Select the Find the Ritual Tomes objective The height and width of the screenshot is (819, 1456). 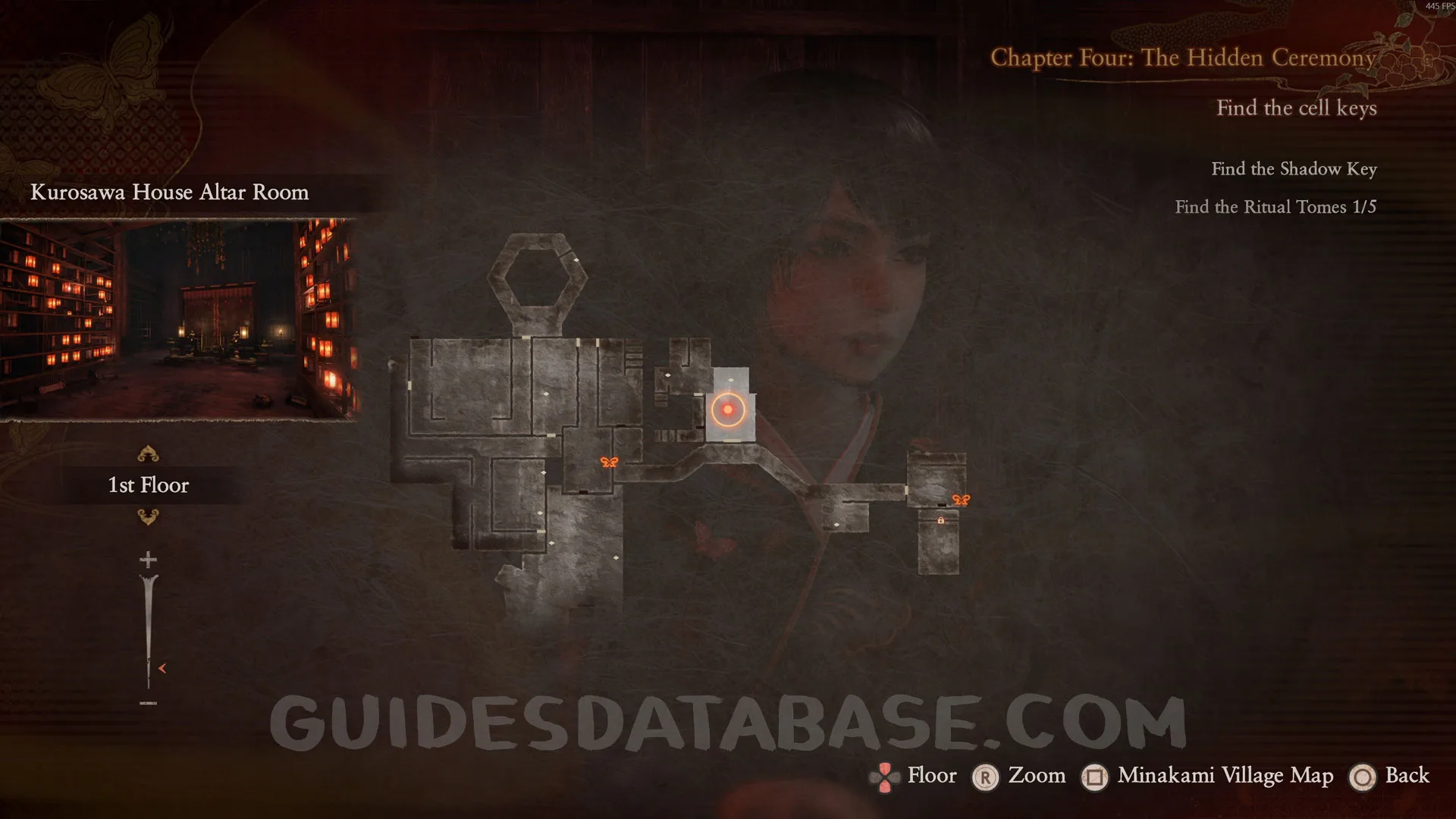(x=1276, y=207)
